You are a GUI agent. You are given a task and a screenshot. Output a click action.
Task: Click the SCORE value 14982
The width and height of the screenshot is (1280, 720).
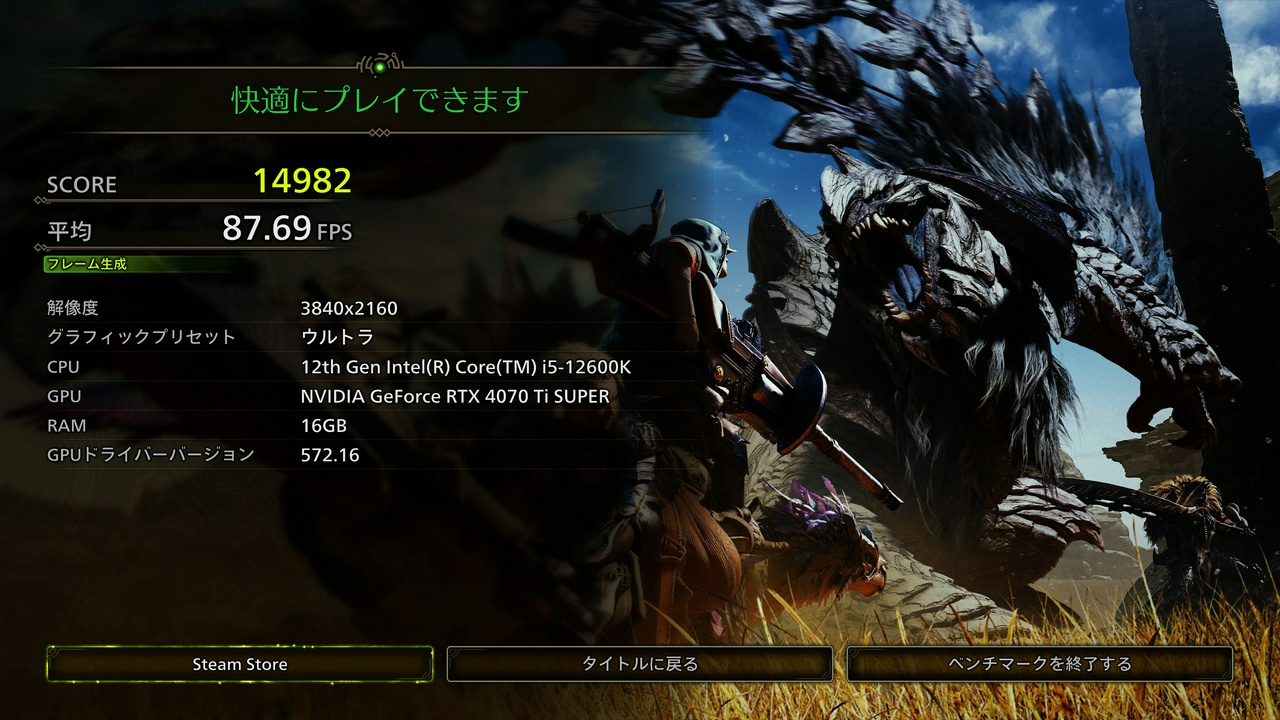(300, 183)
